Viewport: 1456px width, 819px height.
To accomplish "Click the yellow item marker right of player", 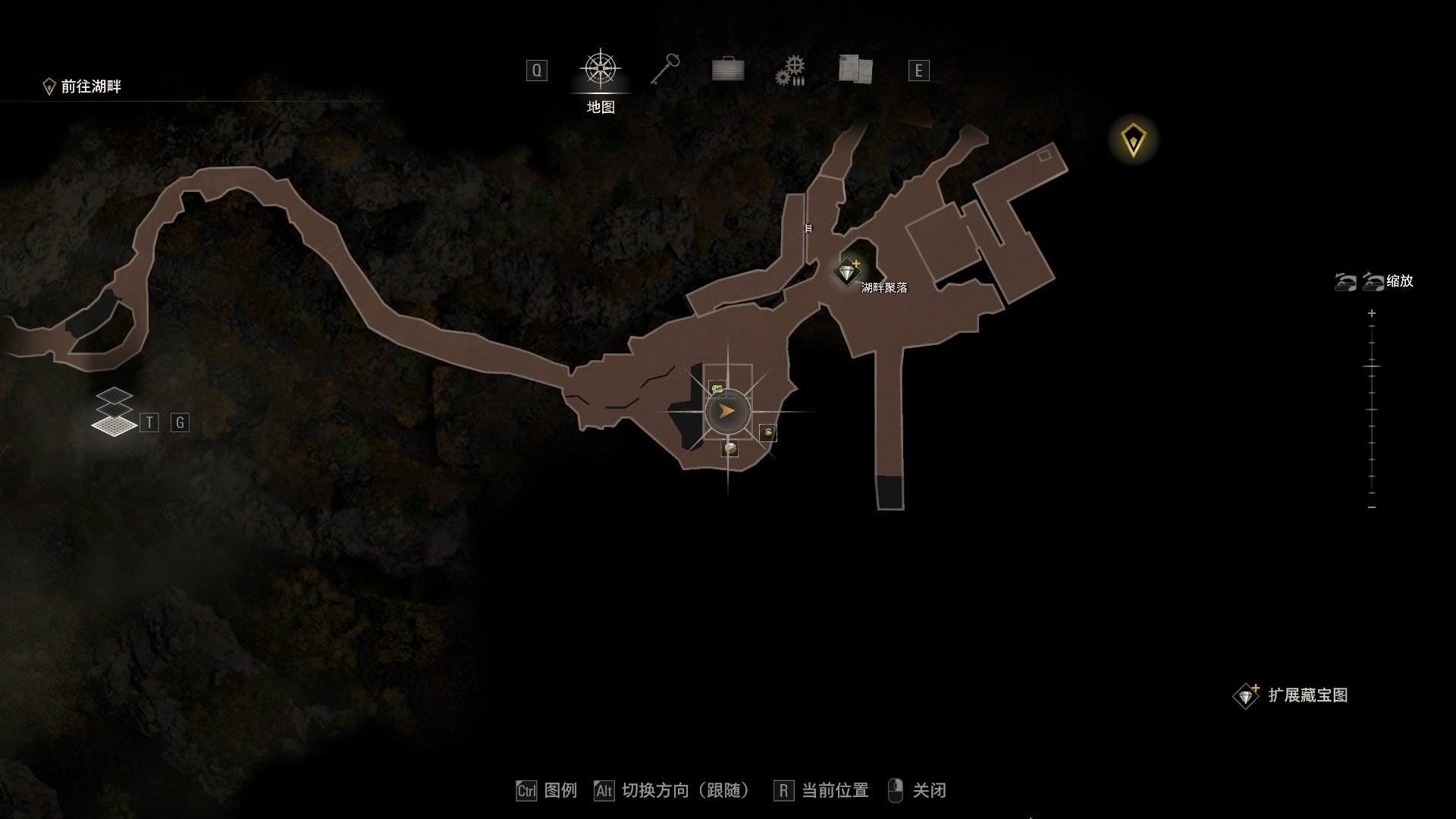I will [768, 432].
